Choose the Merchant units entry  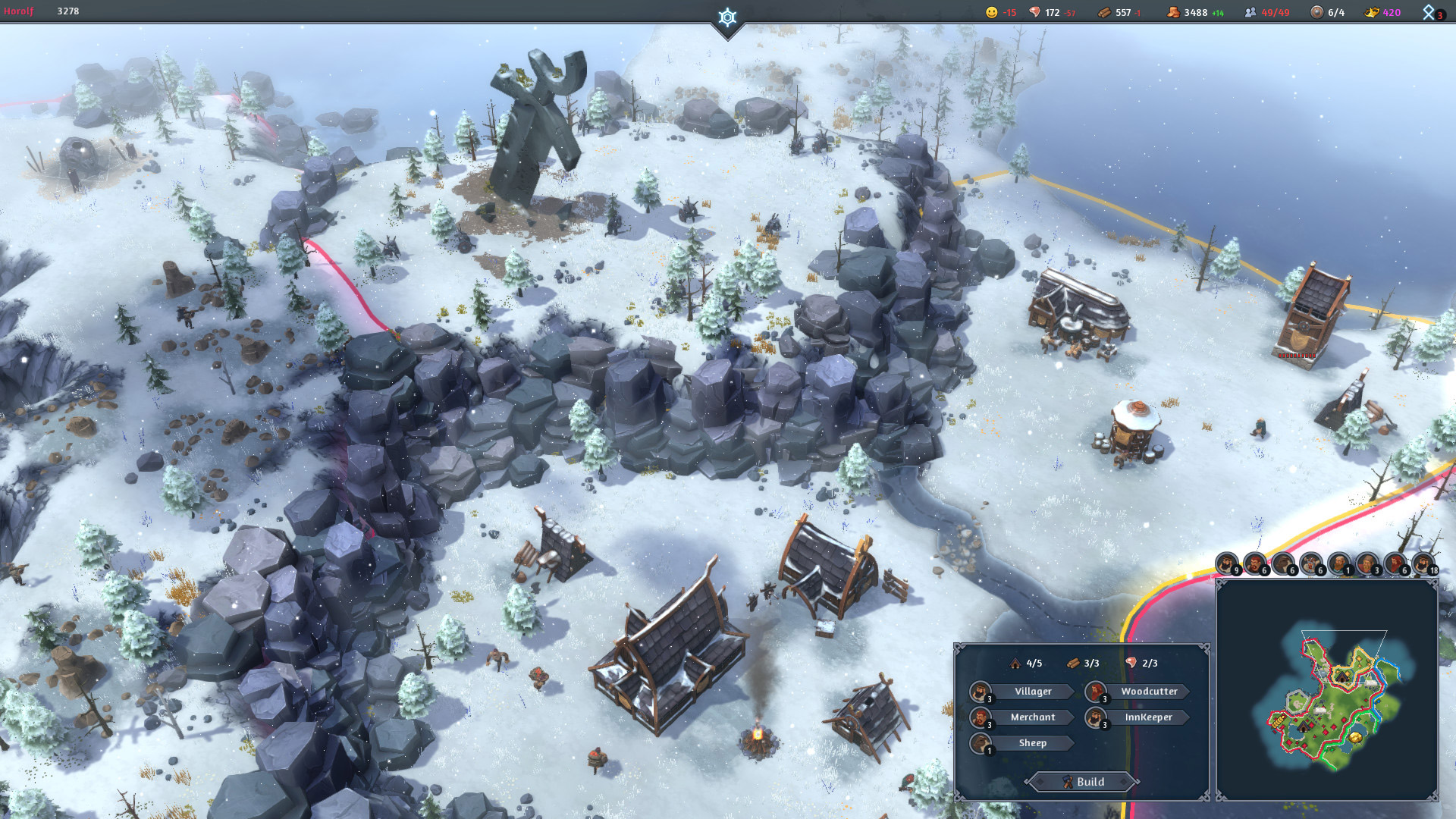pyautogui.click(x=1032, y=717)
